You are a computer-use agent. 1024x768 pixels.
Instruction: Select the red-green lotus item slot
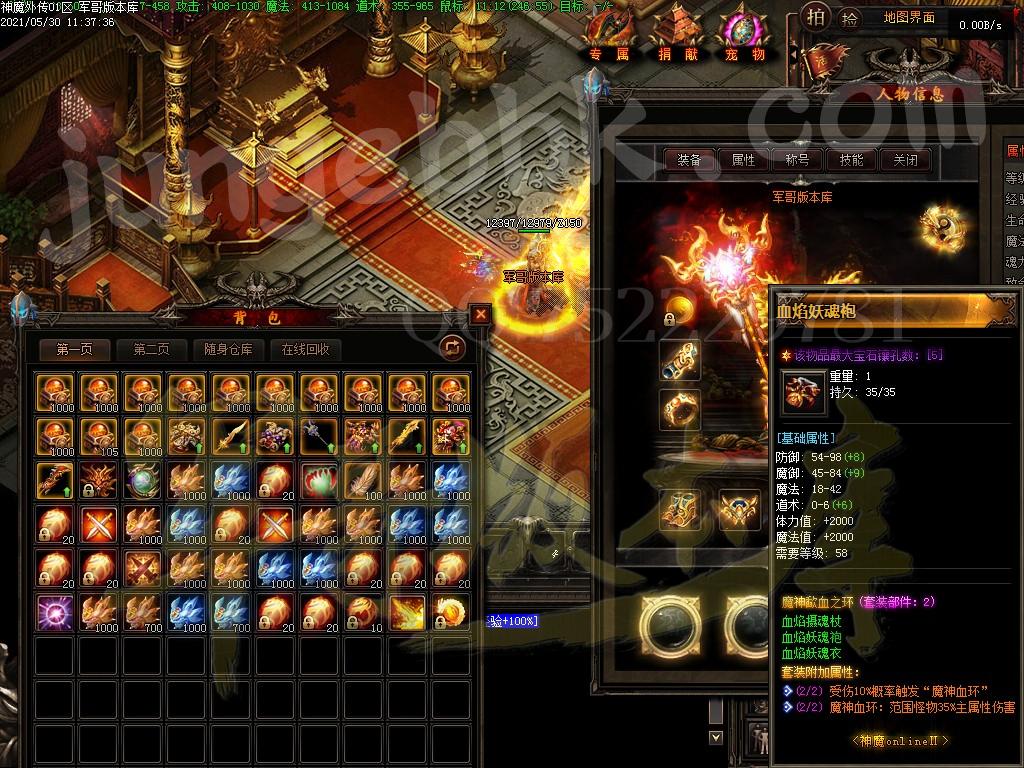point(317,479)
